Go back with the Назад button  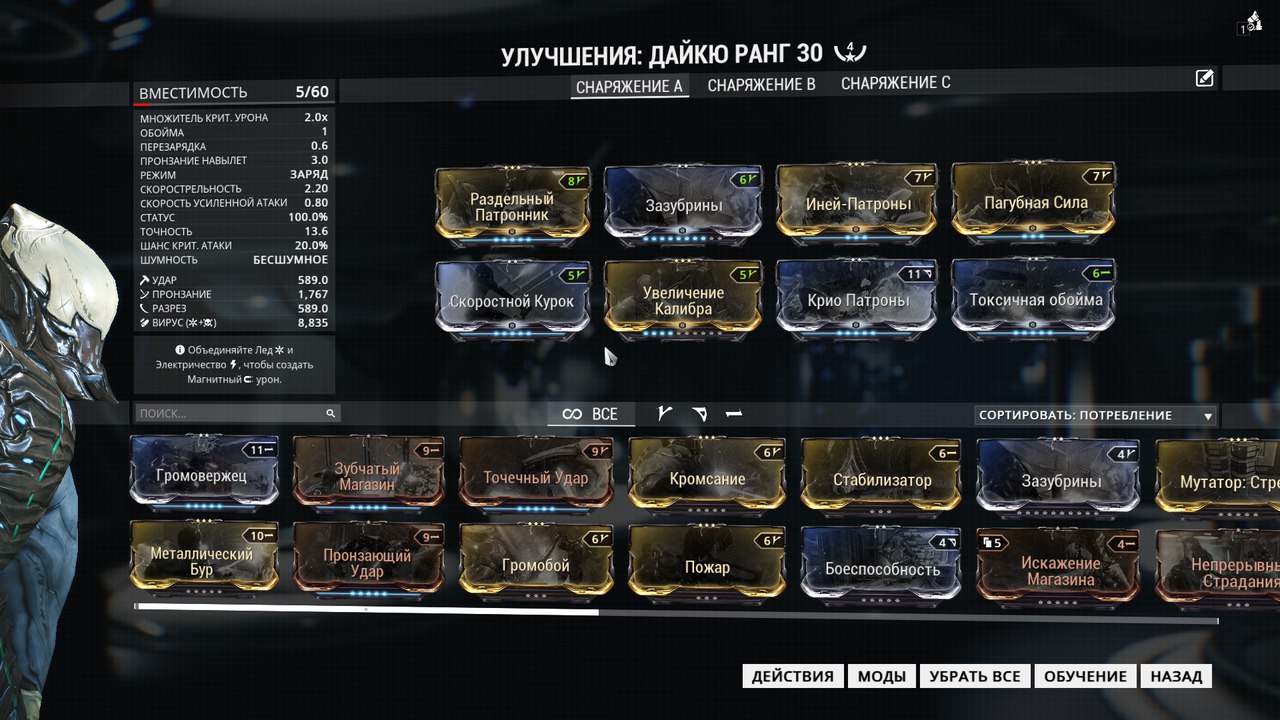pyautogui.click(x=1176, y=676)
